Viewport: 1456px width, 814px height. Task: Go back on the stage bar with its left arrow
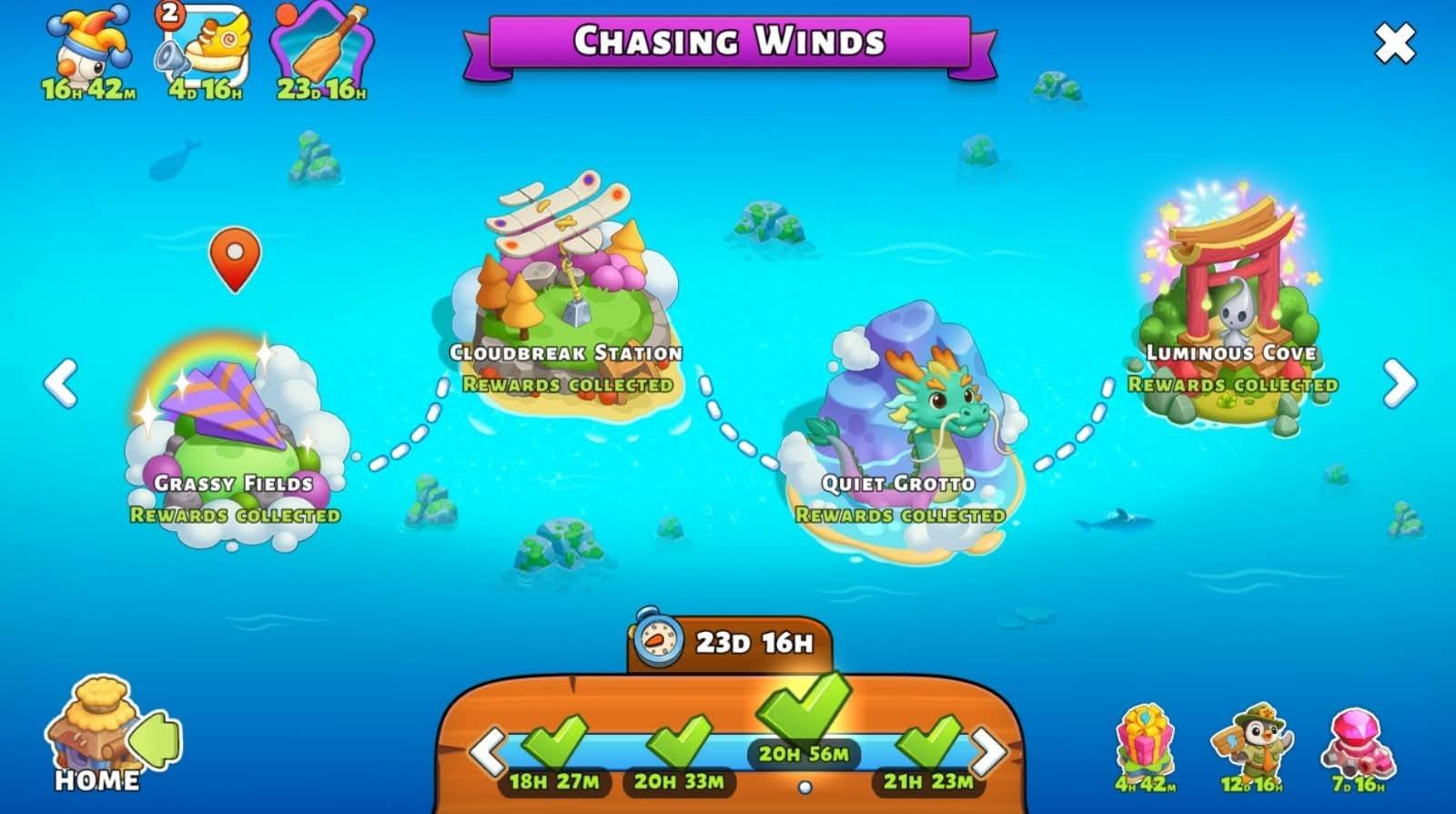[487, 751]
